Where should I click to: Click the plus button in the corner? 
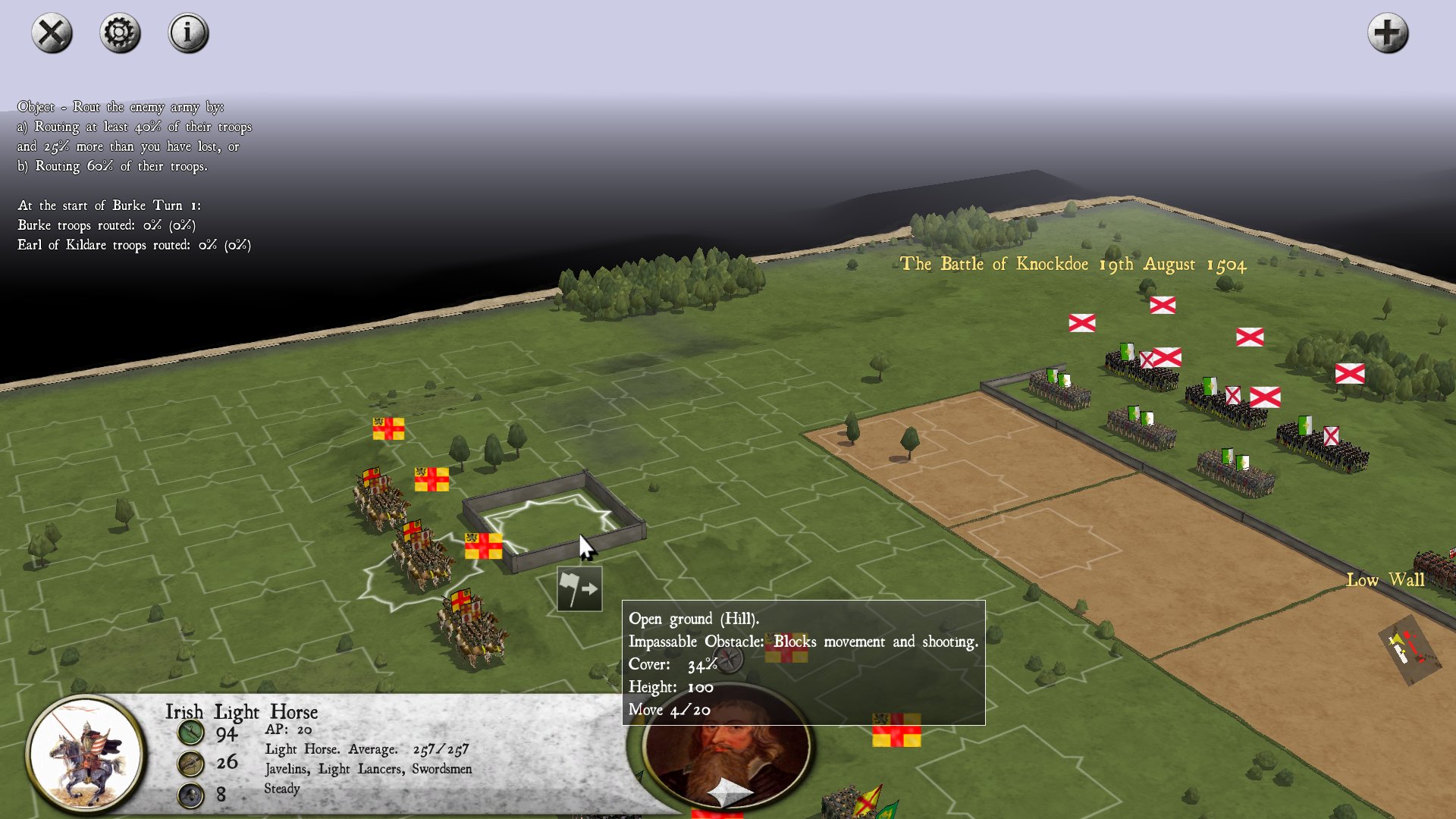pyautogui.click(x=1387, y=33)
